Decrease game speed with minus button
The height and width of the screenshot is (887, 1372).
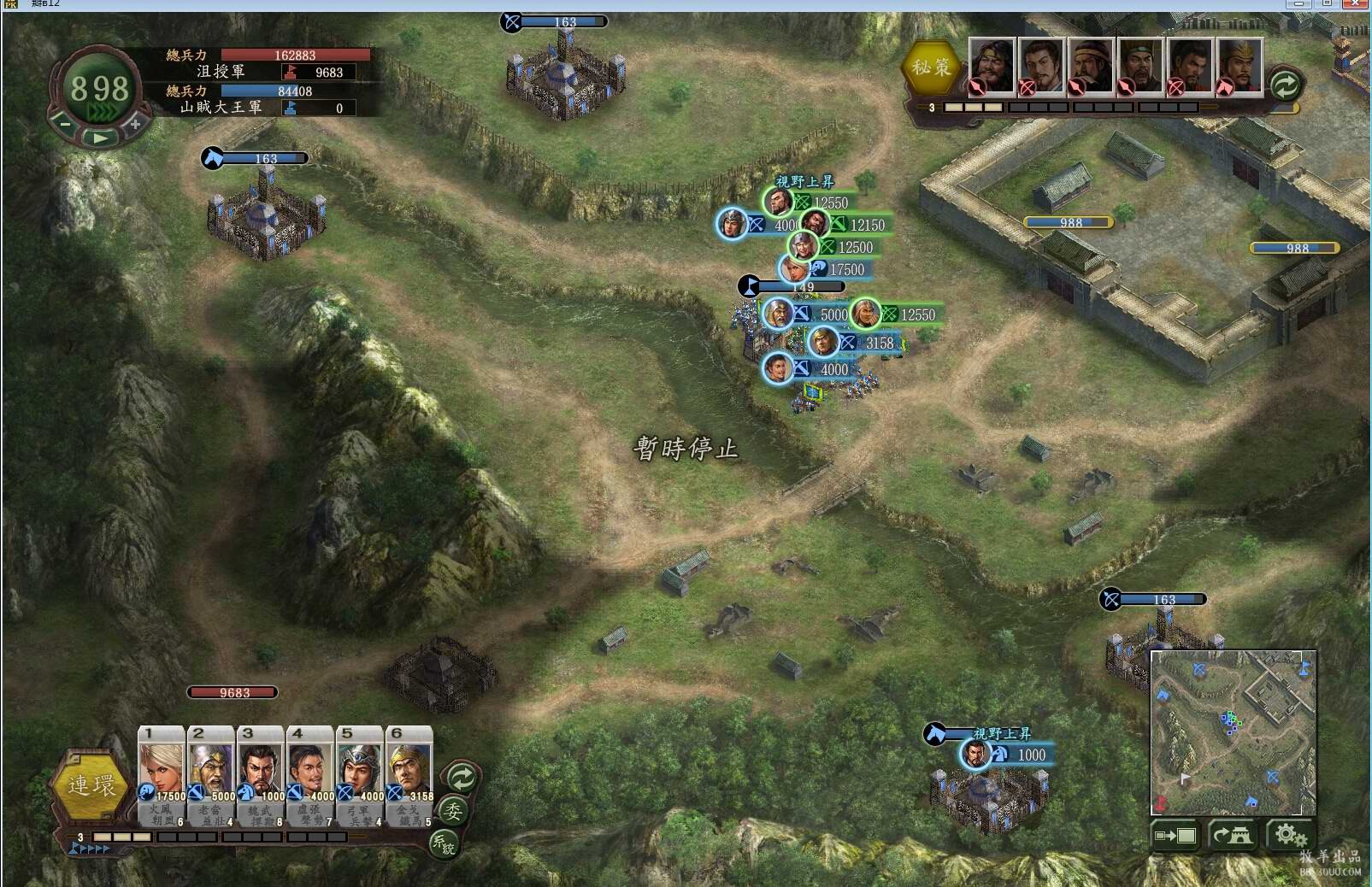[x=66, y=125]
